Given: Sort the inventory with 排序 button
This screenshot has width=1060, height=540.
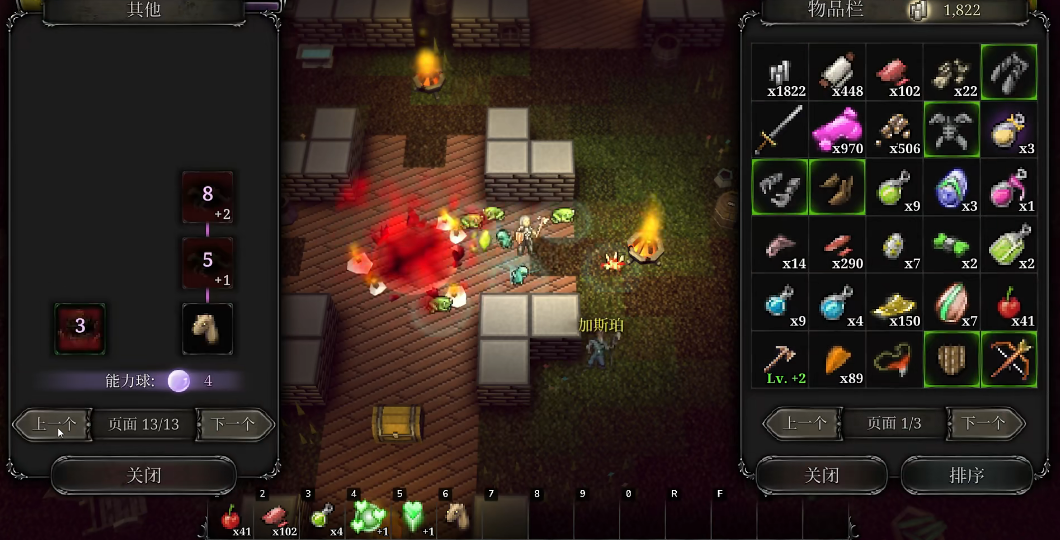Looking at the screenshot, I should point(967,475).
